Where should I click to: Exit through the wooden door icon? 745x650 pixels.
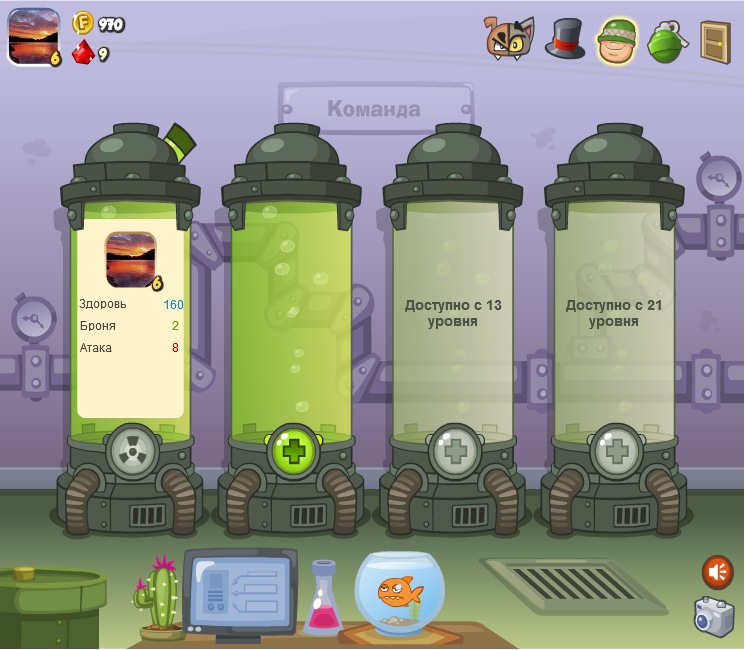pyautogui.click(x=714, y=41)
